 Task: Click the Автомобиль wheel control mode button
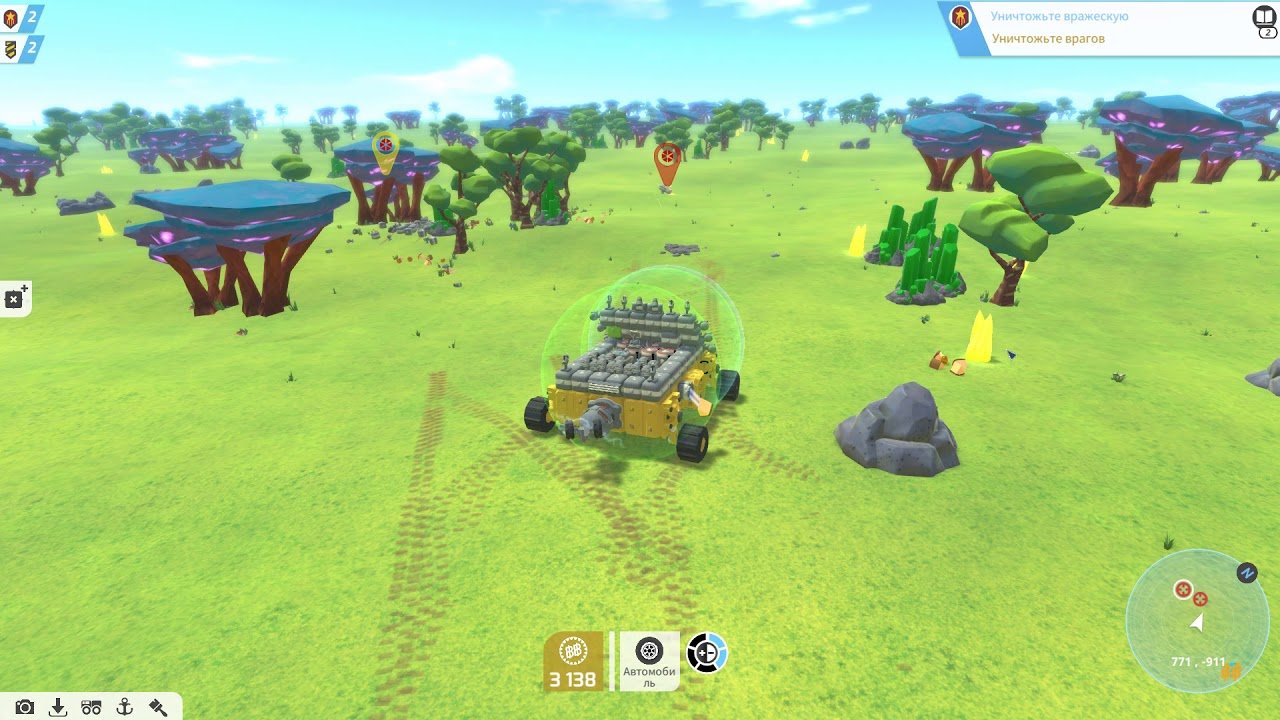coord(649,661)
